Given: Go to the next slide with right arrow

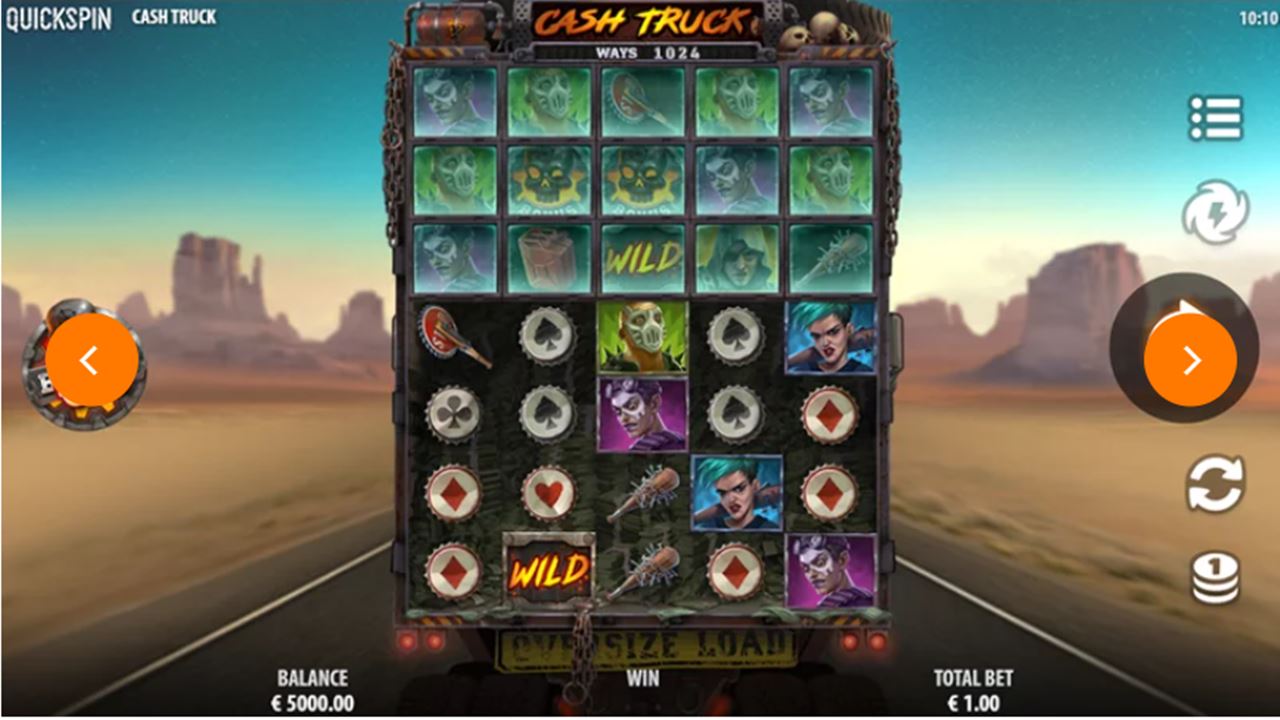Looking at the screenshot, I should point(1190,360).
